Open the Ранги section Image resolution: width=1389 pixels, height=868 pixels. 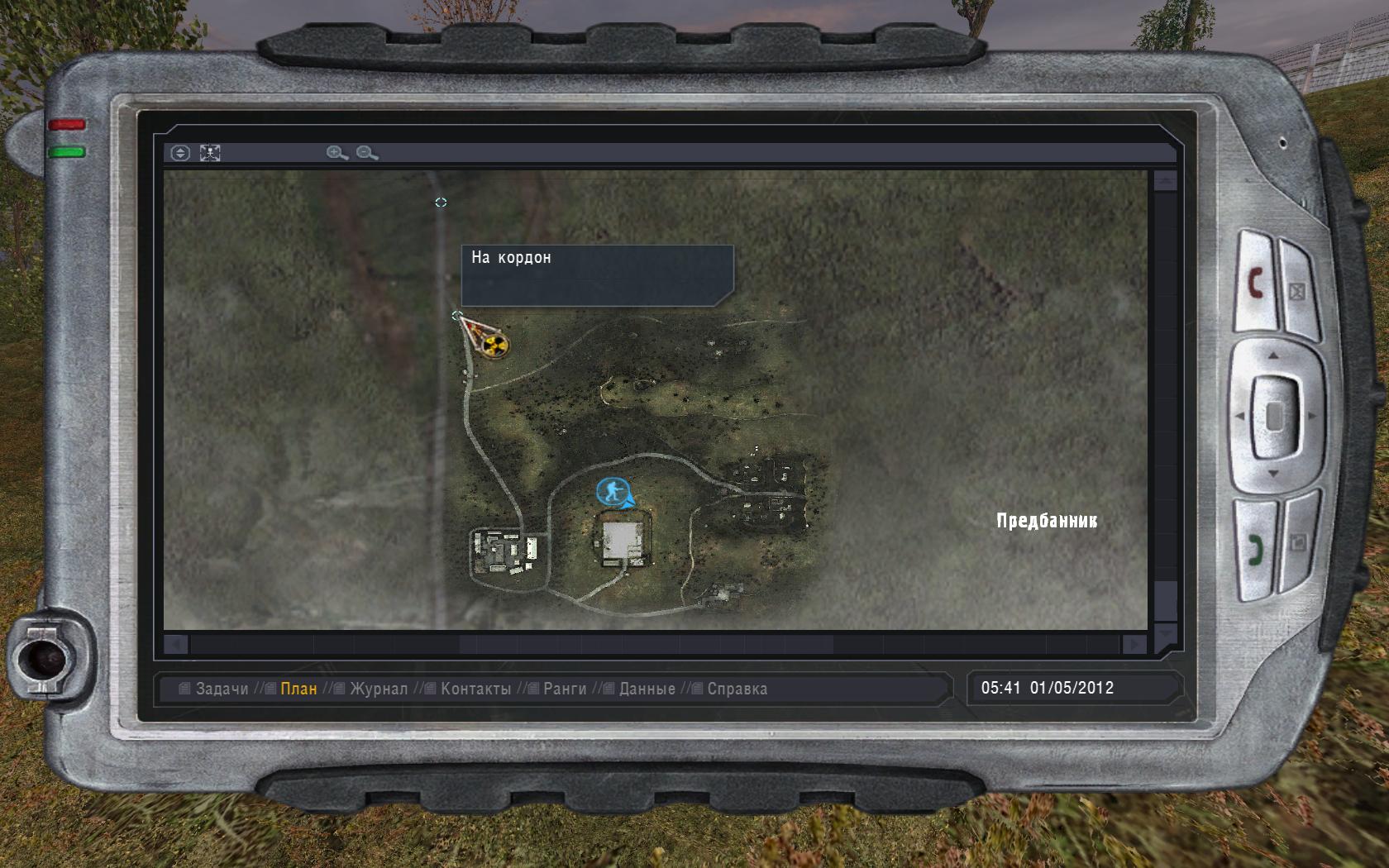[565, 686]
